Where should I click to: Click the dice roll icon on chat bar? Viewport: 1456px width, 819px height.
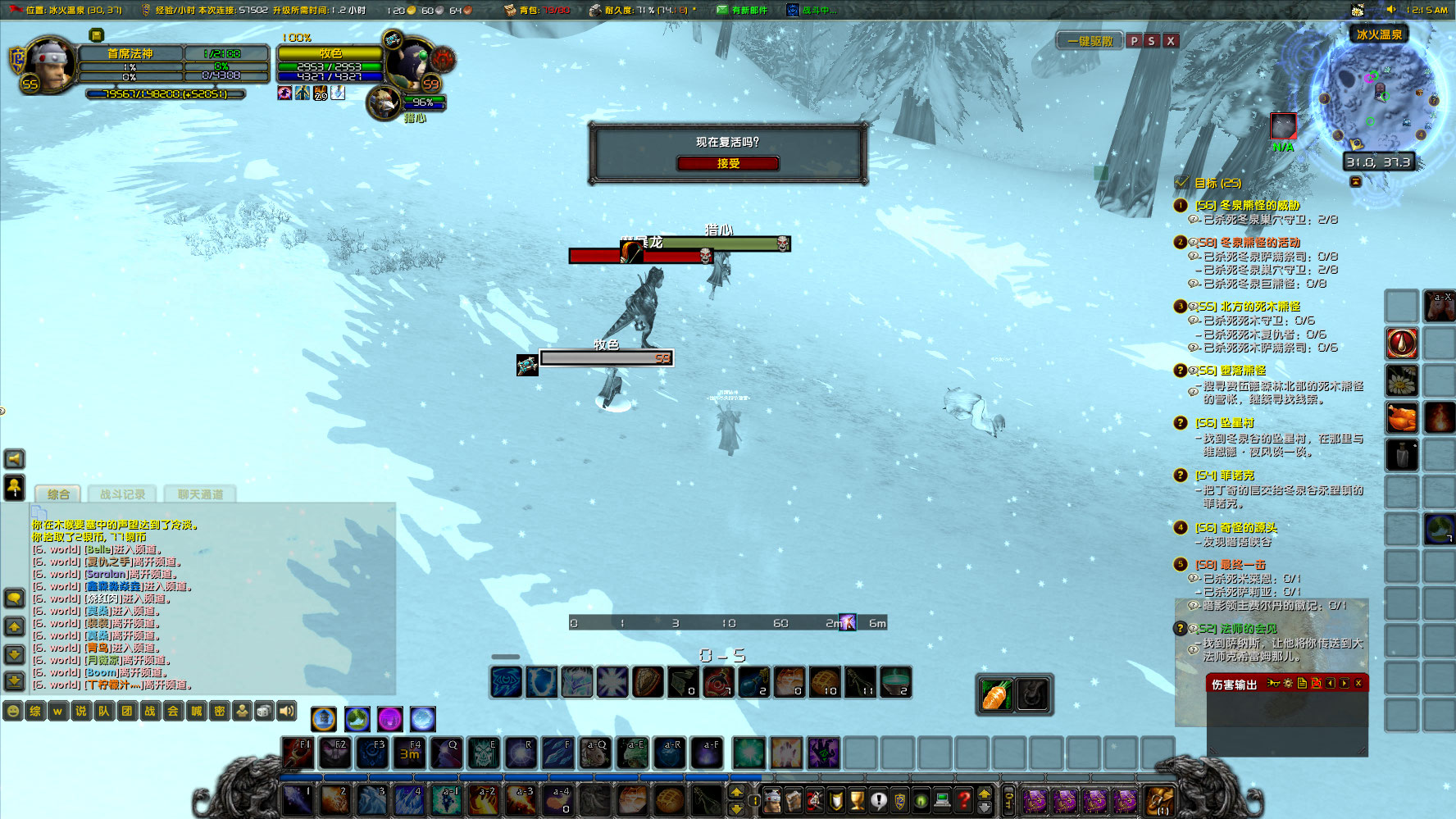click(263, 711)
